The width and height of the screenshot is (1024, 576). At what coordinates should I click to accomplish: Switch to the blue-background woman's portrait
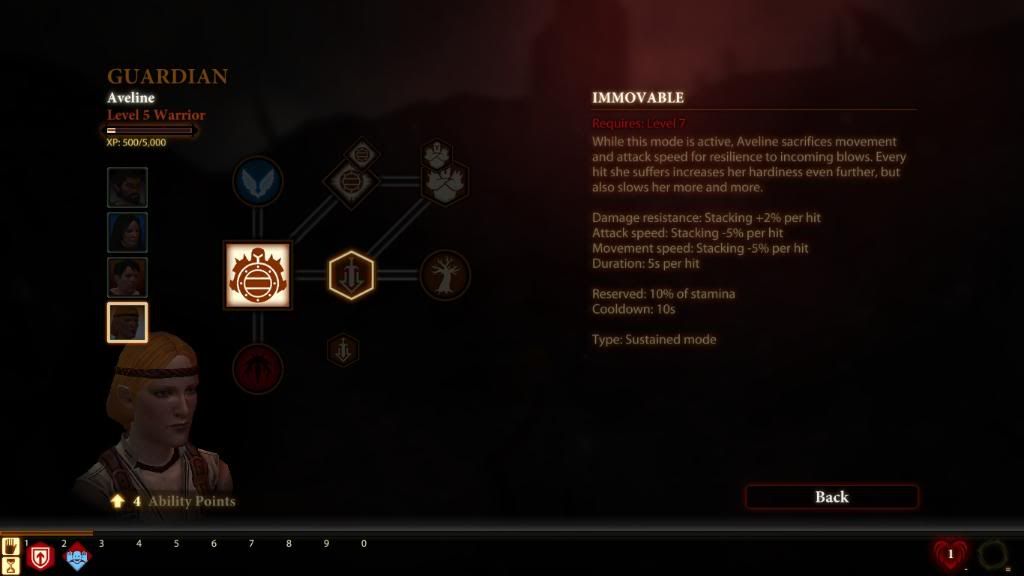pyautogui.click(x=127, y=232)
